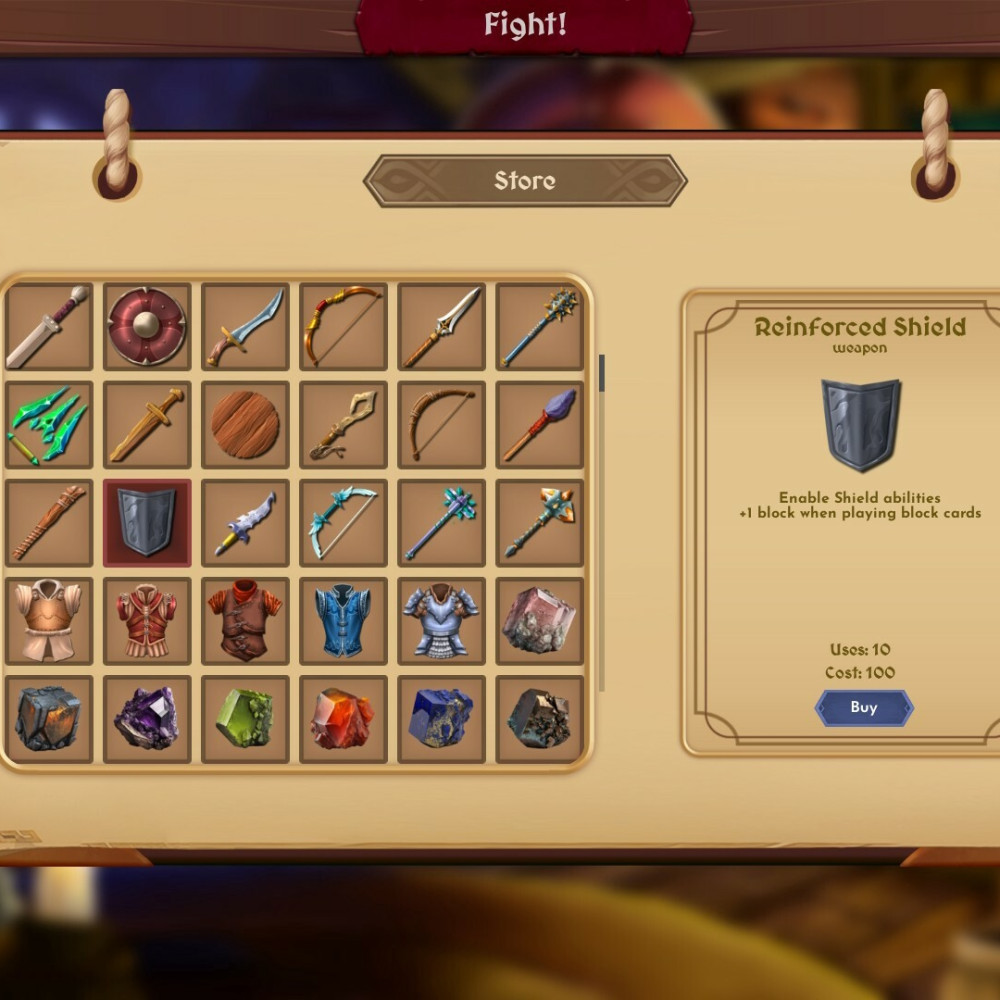The width and height of the screenshot is (1000, 1000).
Task: Select the round red buckler shield
Action: (147, 326)
